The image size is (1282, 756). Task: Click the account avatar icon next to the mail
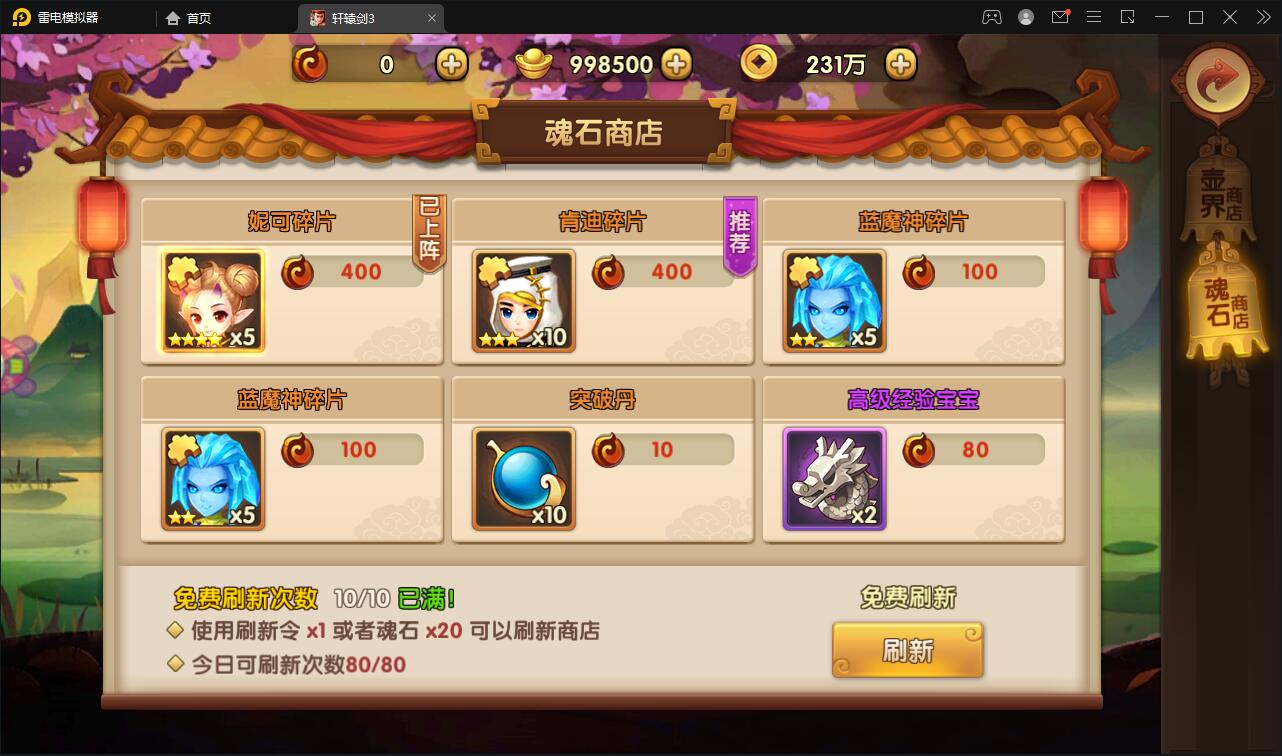[1025, 17]
